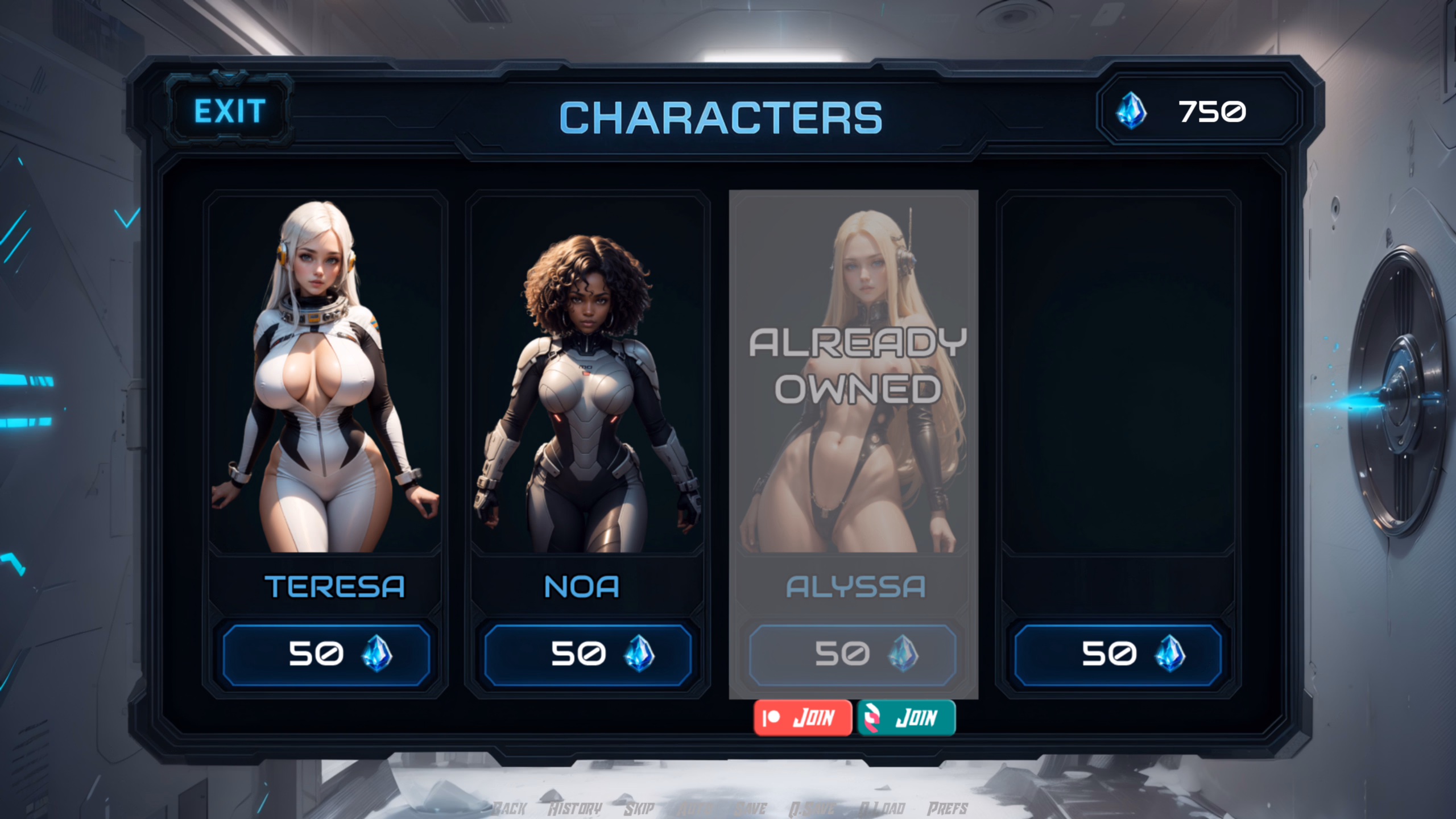
Task: Click the 50 gem button under the empty card
Action: [x=1118, y=654]
